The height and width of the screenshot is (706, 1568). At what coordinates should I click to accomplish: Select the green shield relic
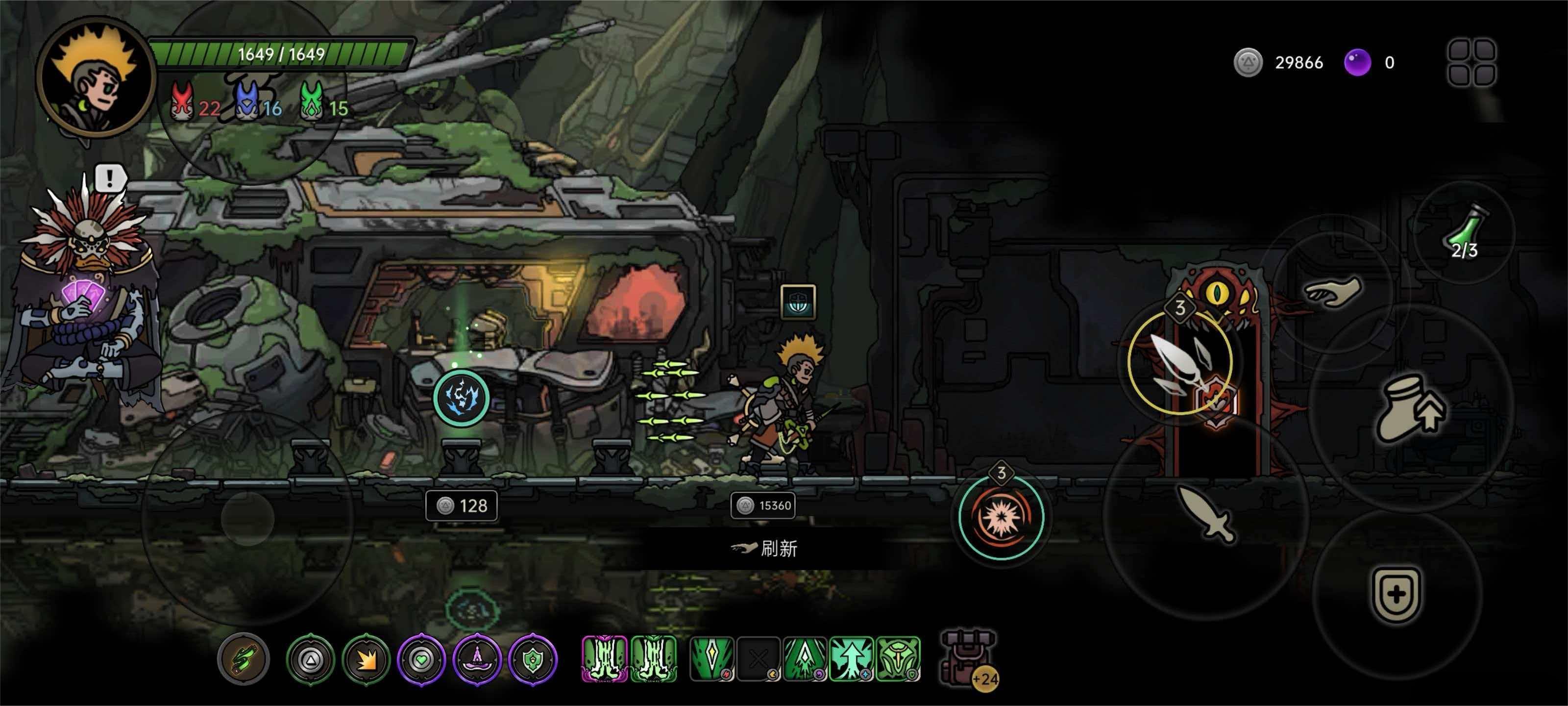pos(533,659)
